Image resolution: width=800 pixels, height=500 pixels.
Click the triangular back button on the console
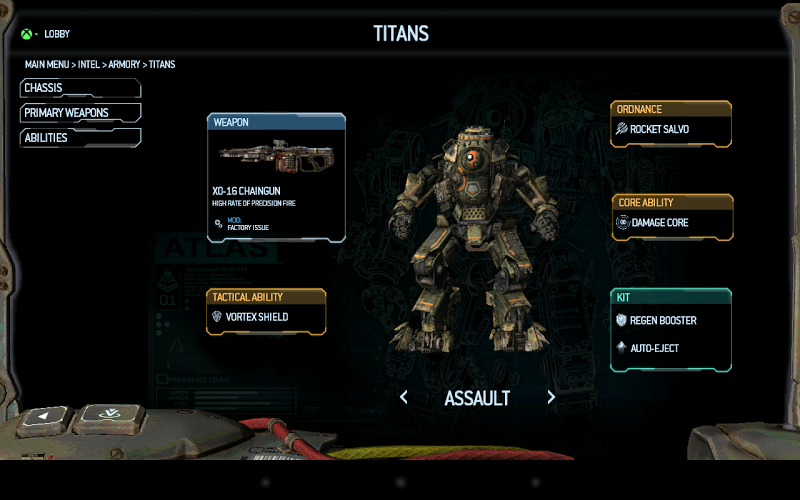point(46,416)
